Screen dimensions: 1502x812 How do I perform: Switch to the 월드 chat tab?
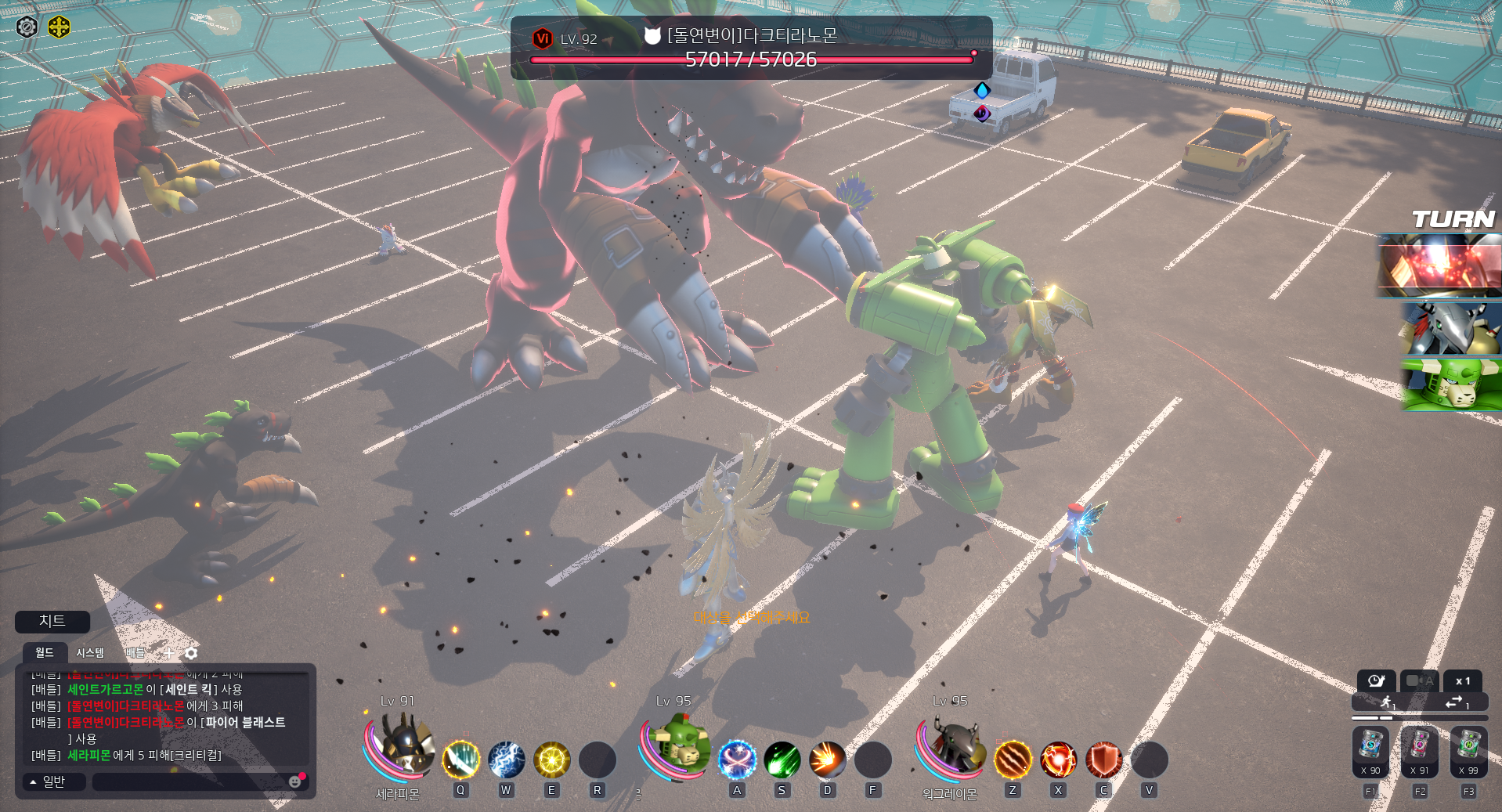45,652
